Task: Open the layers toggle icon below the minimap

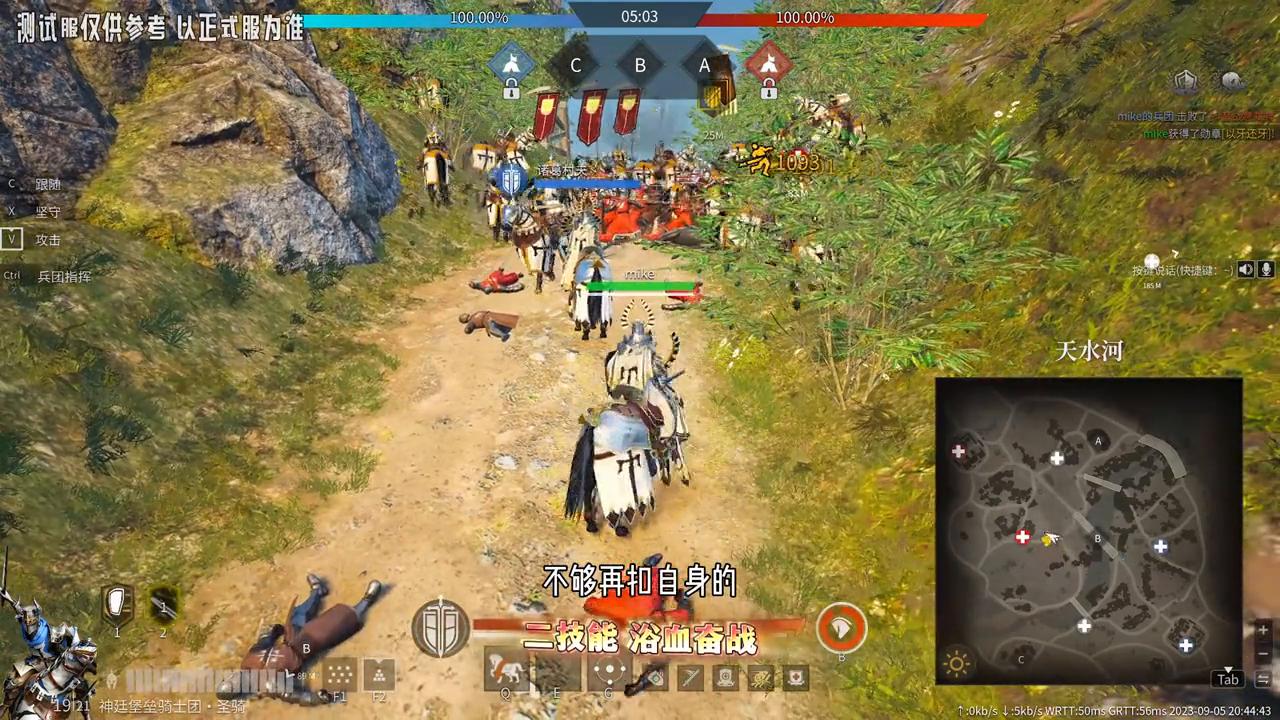Action: pyautogui.click(x=1263, y=680)
